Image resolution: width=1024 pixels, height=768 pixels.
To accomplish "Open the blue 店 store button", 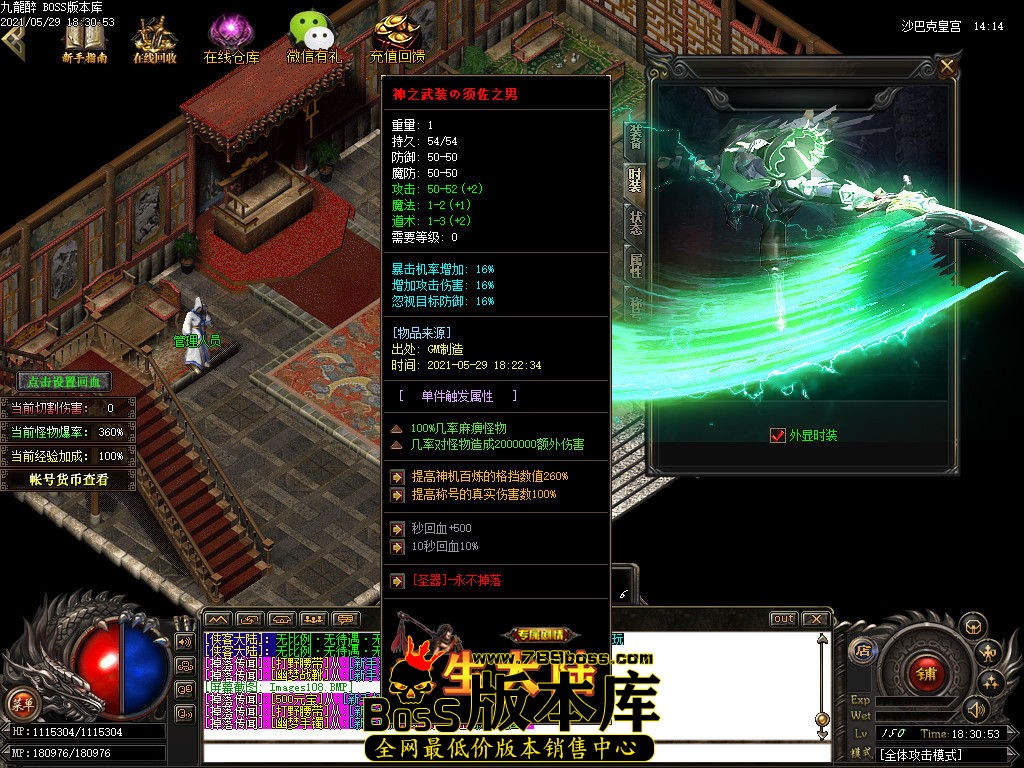I will (x=862, y=650).
